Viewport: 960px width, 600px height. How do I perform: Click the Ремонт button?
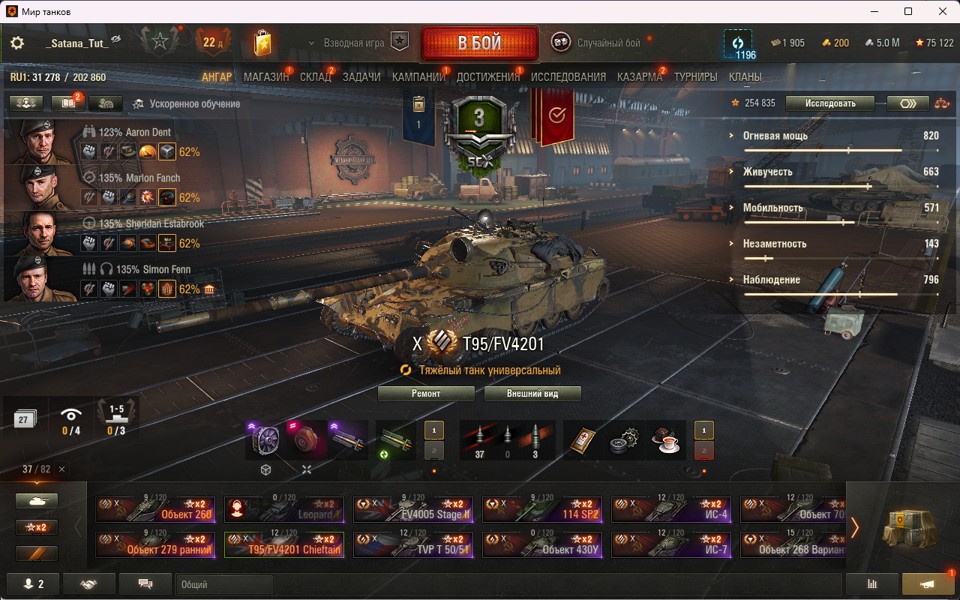[426, 394]
